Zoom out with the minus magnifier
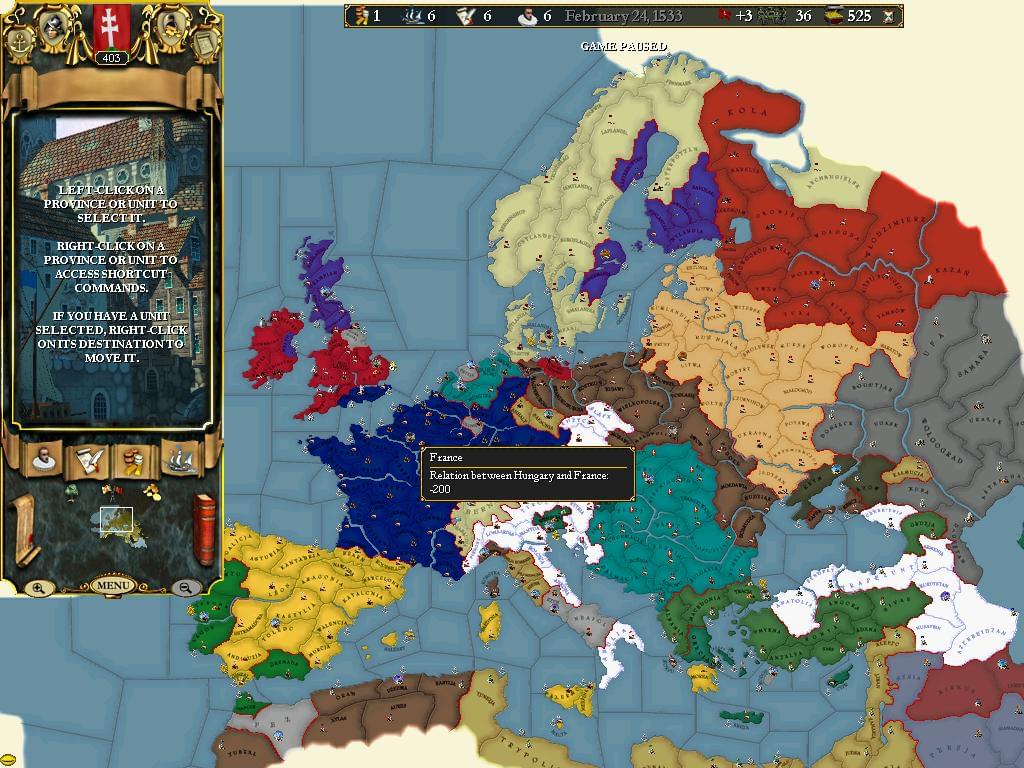The width and height of the screenshot is (1024, 768). 185,588
